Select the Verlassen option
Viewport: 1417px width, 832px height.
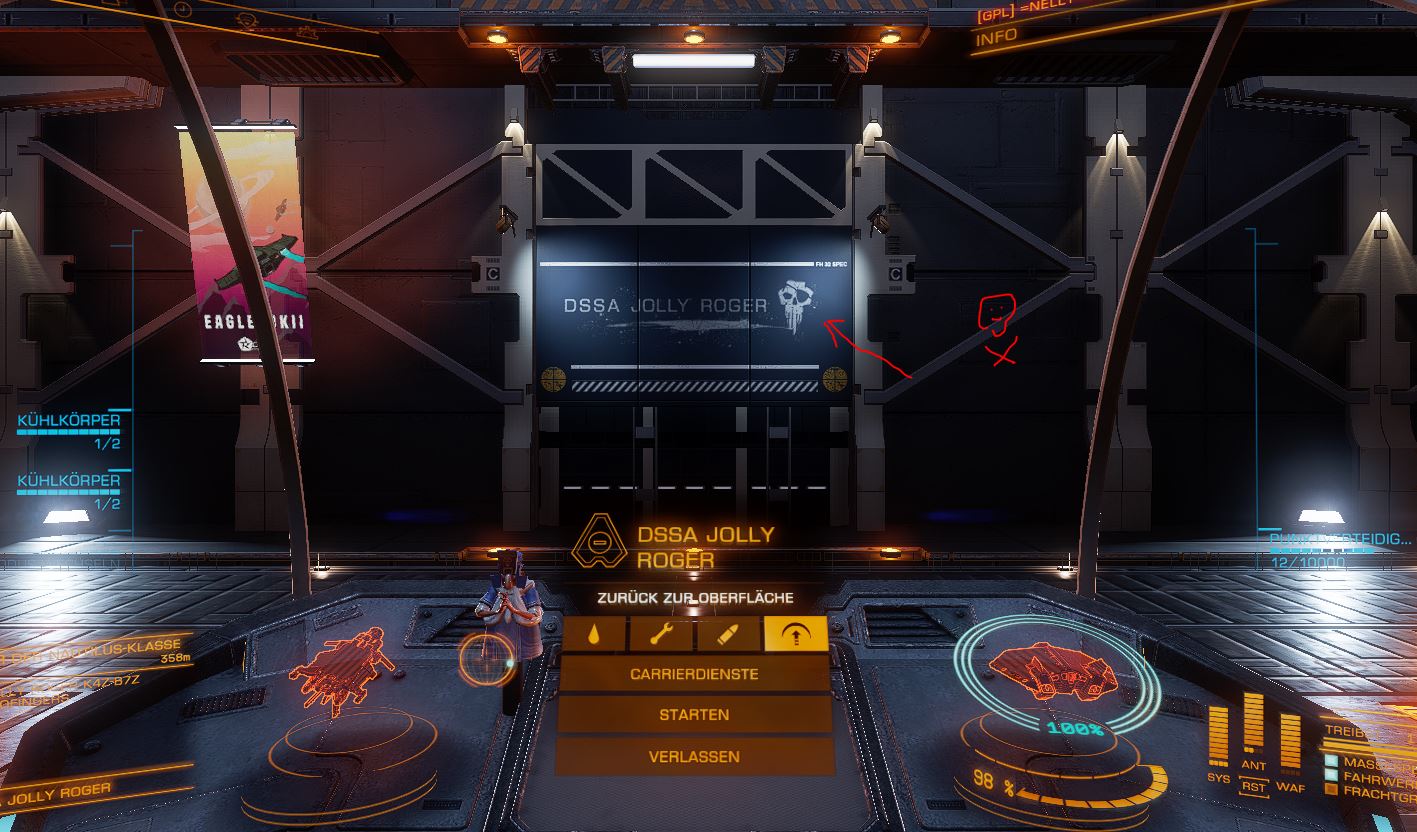tap(694, 757)
